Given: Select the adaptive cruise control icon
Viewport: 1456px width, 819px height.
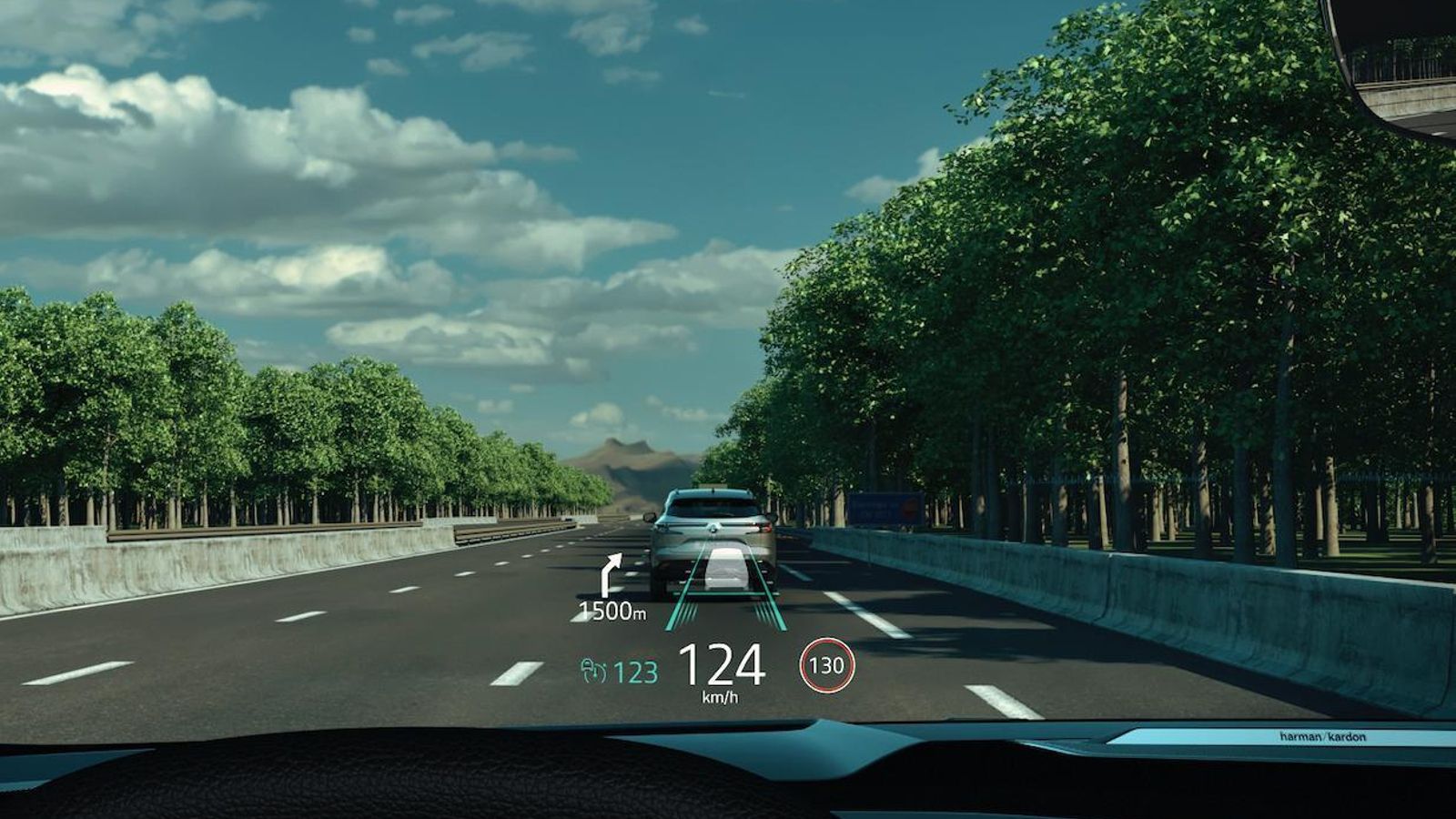Looking at the screenshot, I should [592, 672].
